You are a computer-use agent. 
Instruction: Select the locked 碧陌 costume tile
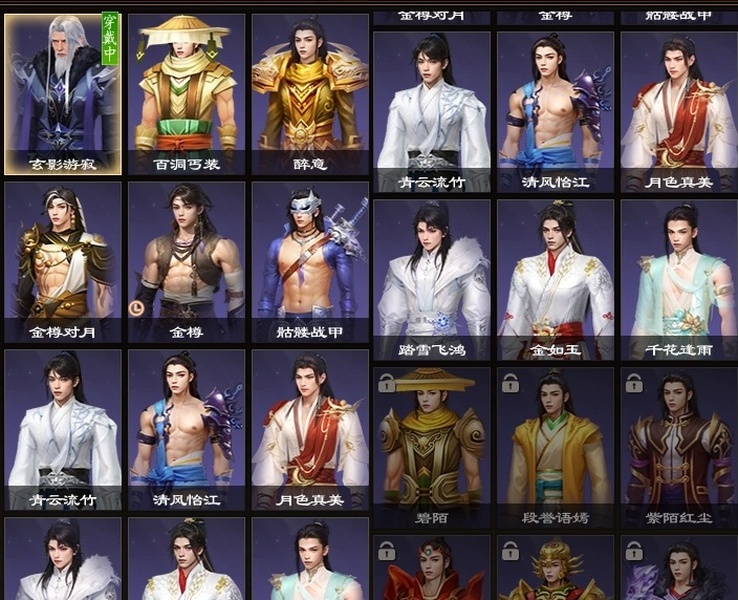pos(432,447)
